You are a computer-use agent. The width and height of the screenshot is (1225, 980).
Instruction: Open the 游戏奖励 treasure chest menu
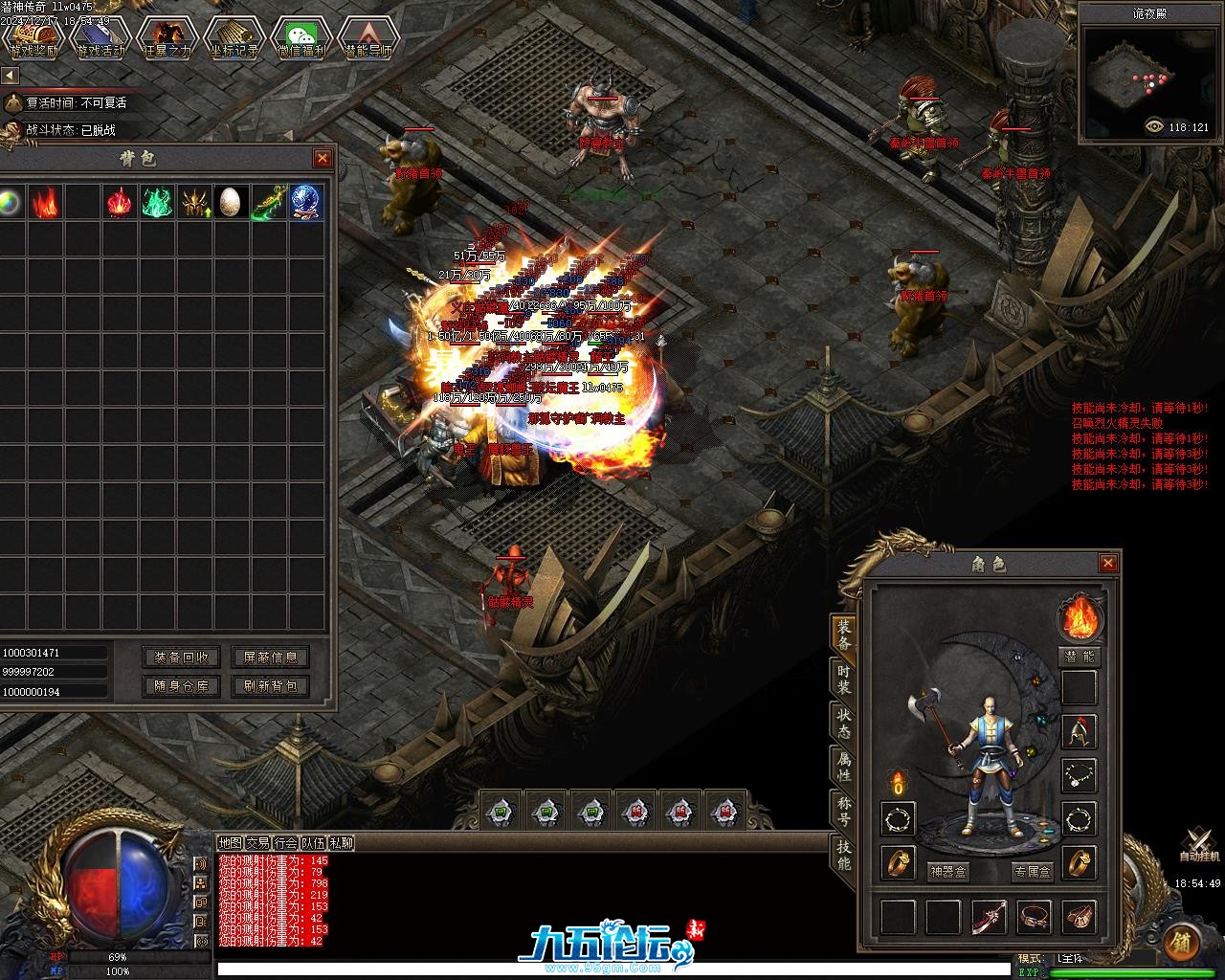click(x=33, y=38)
